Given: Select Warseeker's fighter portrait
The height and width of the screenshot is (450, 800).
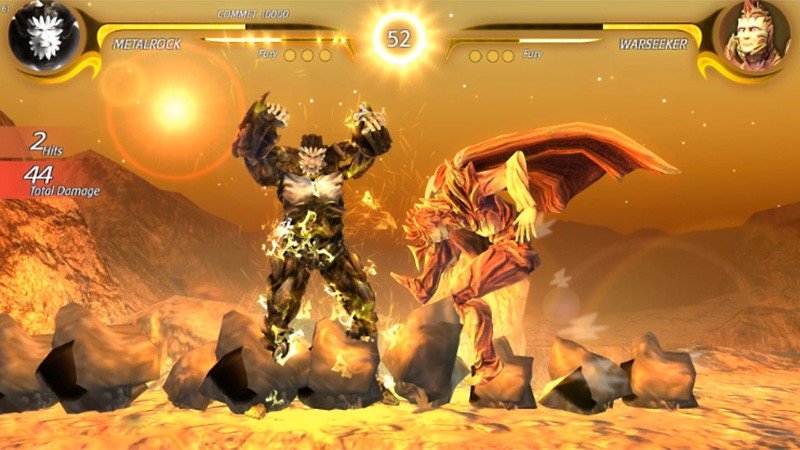Looking at the screenshot, I should point(755,37).
